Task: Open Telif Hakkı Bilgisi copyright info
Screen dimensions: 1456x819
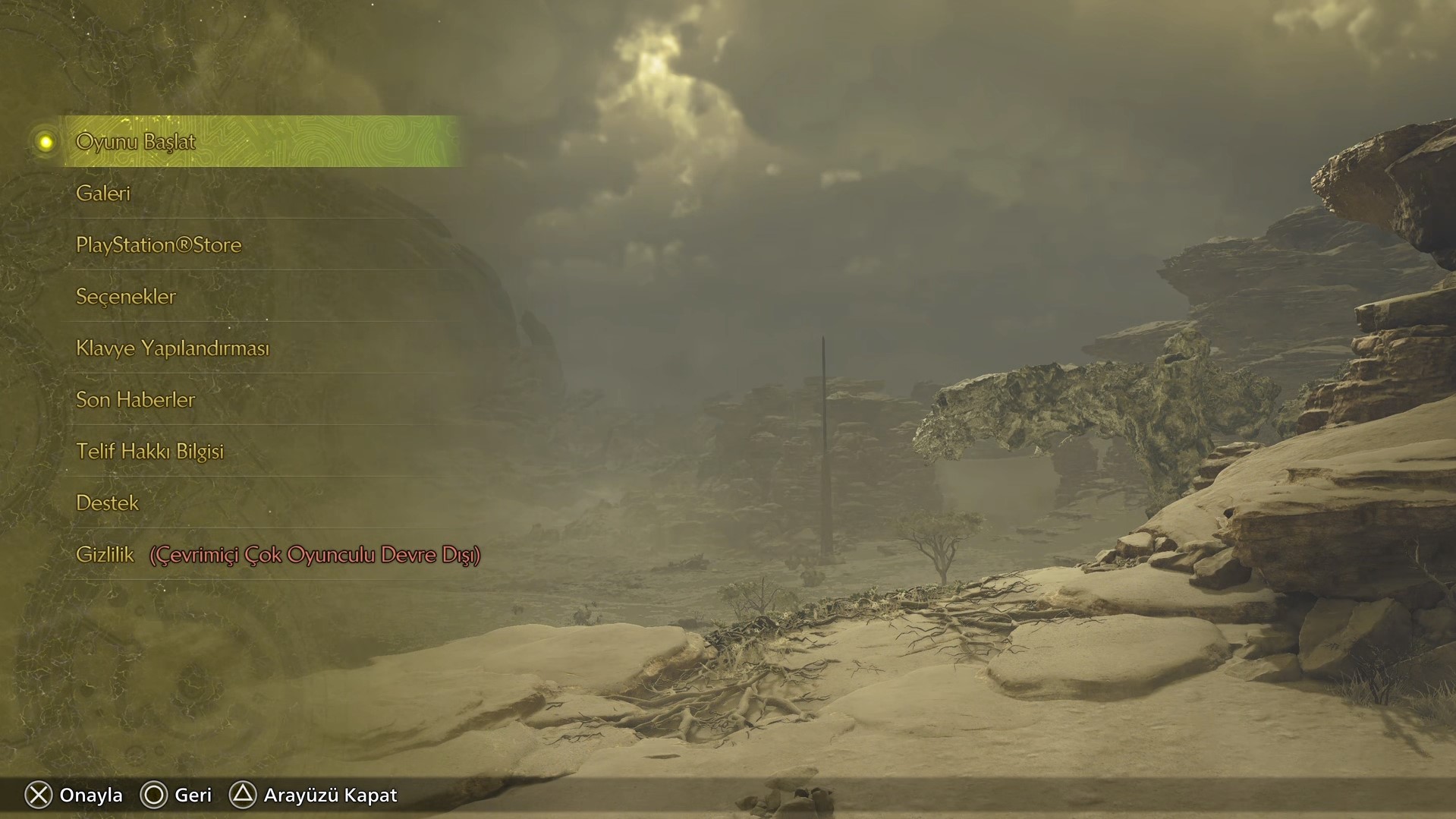Action: (x=149, y=452)
